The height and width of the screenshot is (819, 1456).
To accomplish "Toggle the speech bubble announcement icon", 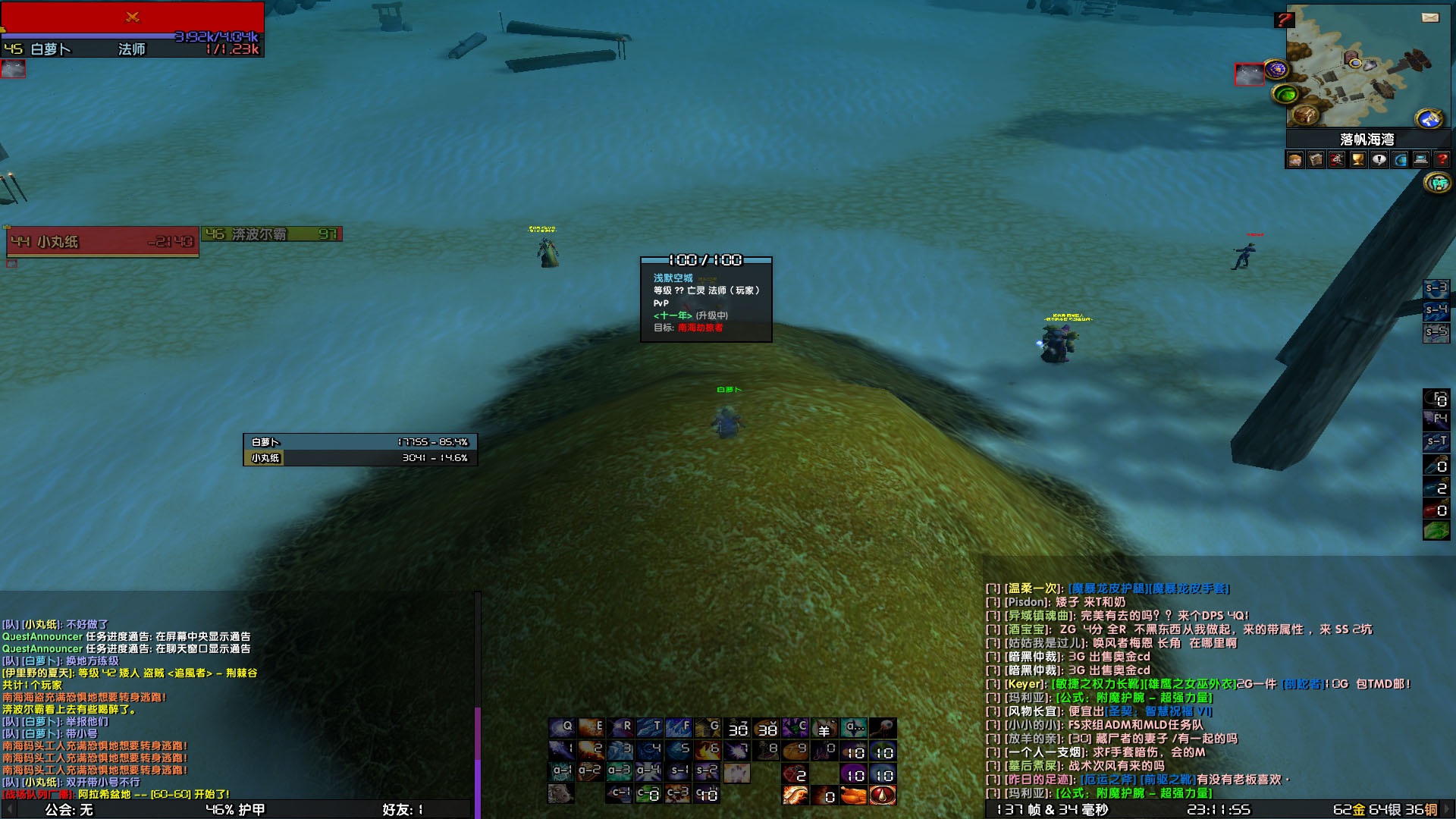I will coord(1379,159).
